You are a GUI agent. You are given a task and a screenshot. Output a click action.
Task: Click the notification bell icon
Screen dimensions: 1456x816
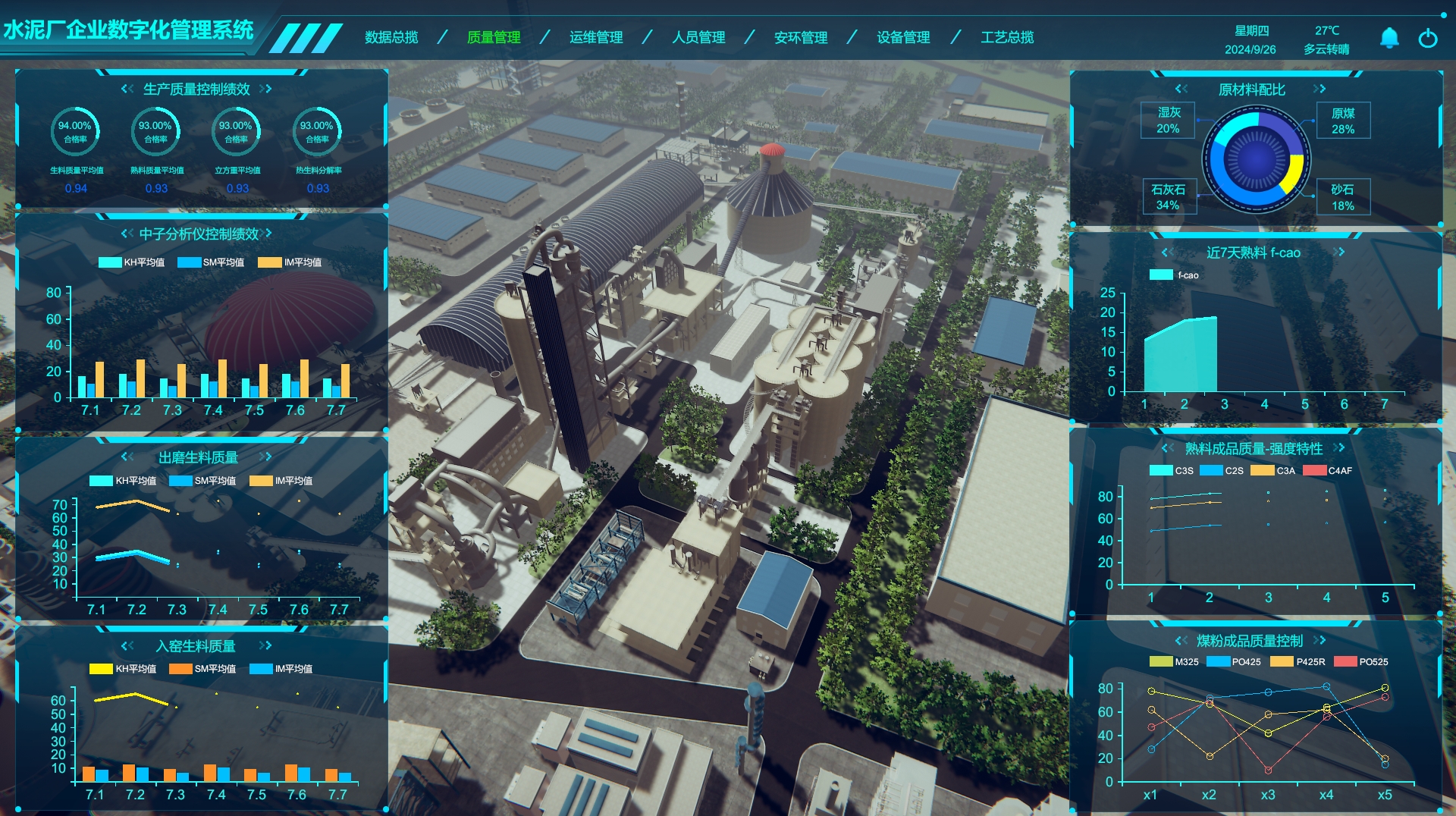tap(1389, 38)
